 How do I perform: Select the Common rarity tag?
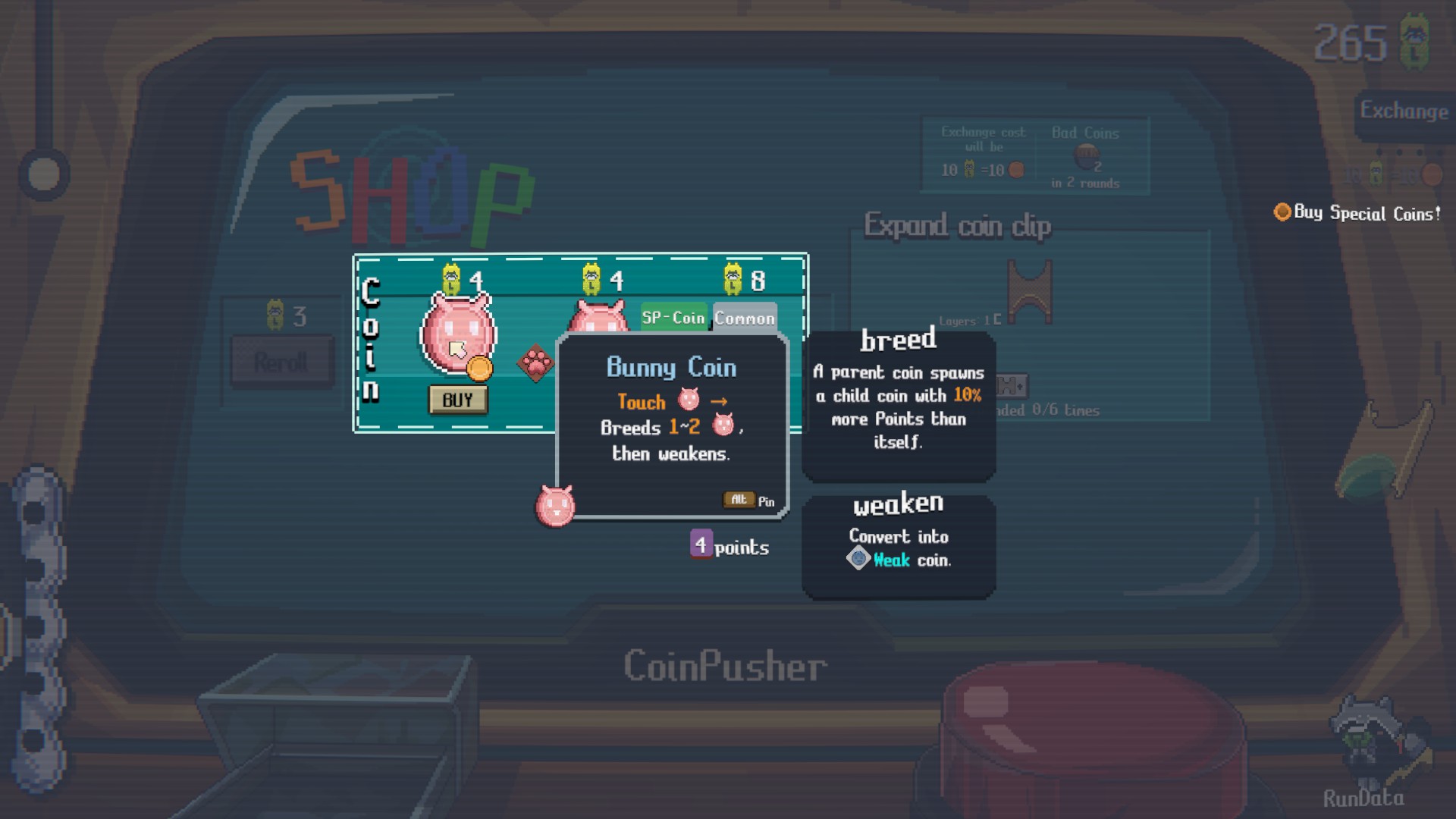(745, 317)
